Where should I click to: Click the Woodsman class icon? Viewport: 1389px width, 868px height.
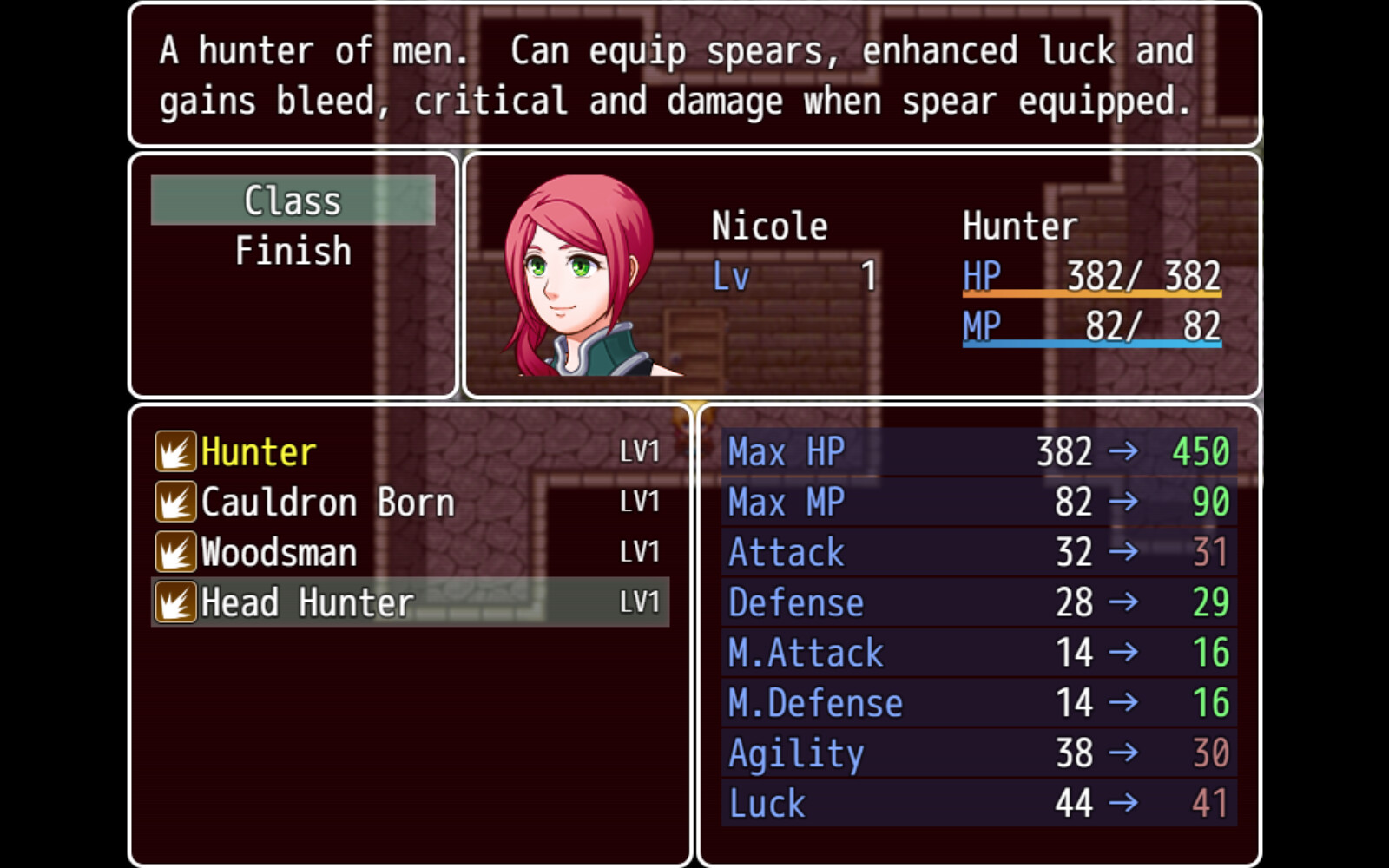click(174, 551)
